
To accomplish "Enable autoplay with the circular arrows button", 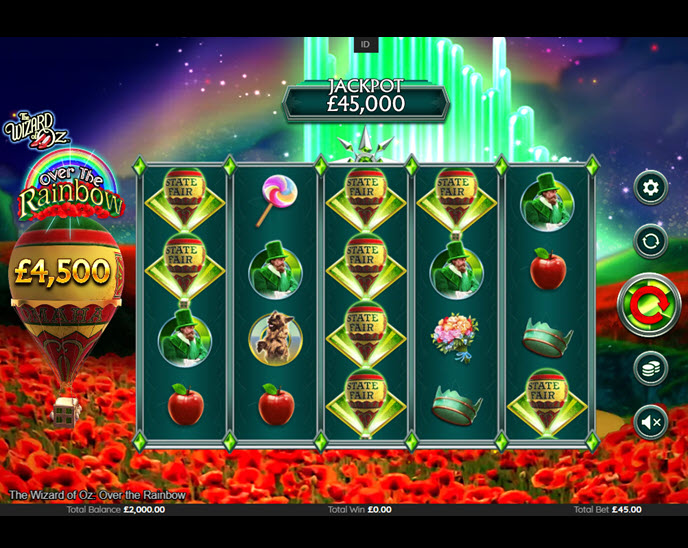I will 651,241.
